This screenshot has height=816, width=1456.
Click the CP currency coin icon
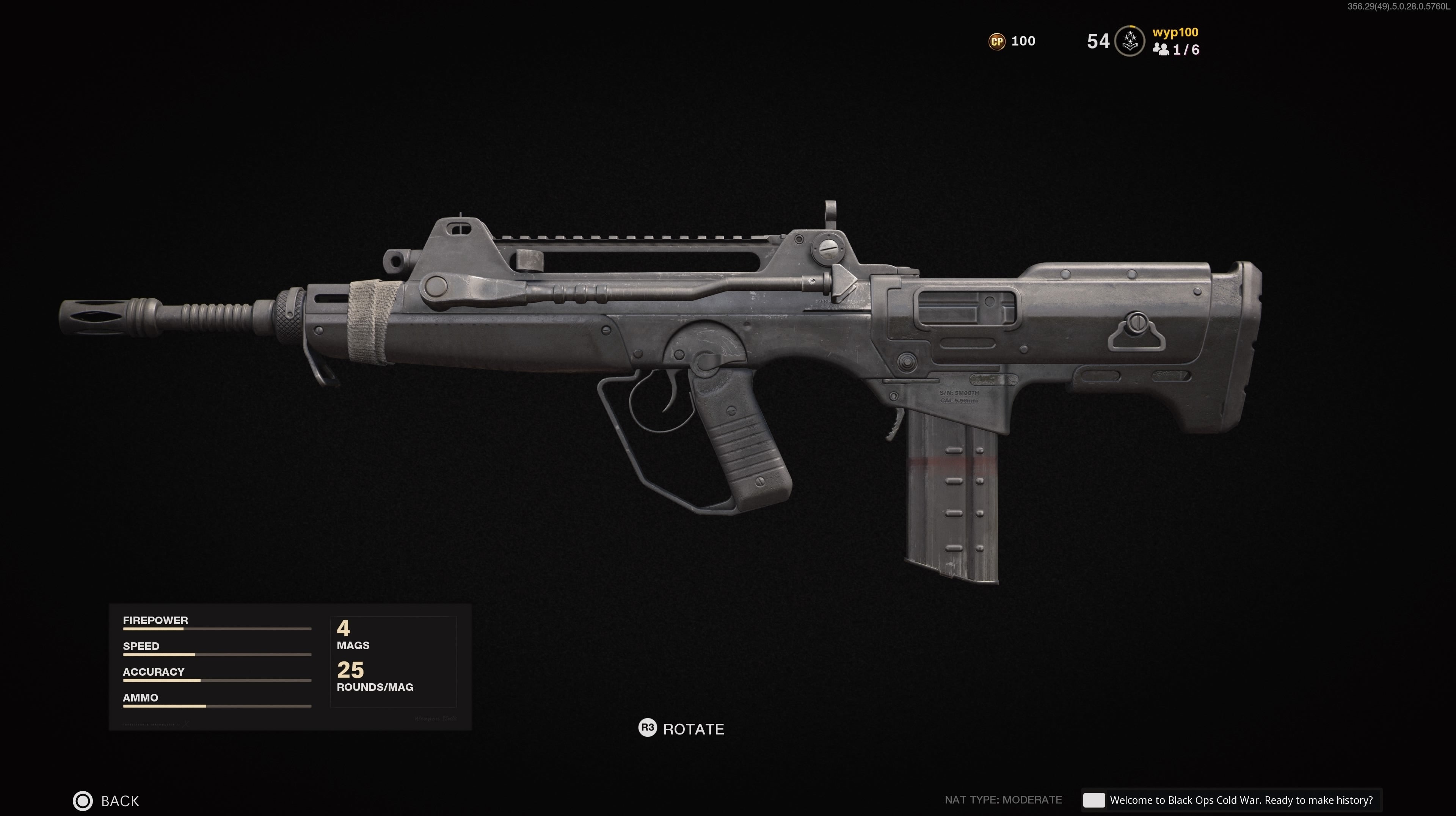[998, 41]
